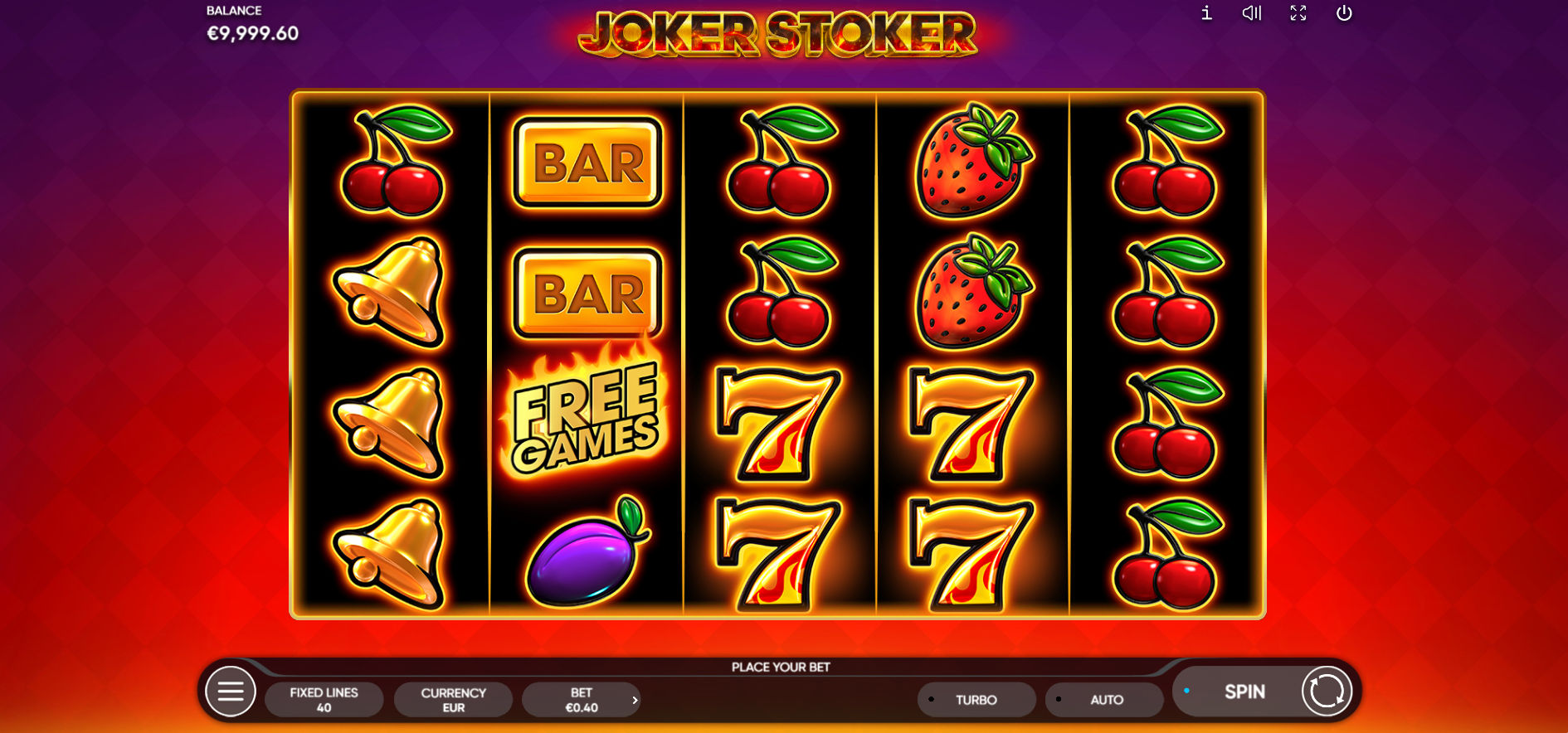Open the Fixed Lines 40 selector
The image size is (1568, 733).
click(x=324, y=699)
